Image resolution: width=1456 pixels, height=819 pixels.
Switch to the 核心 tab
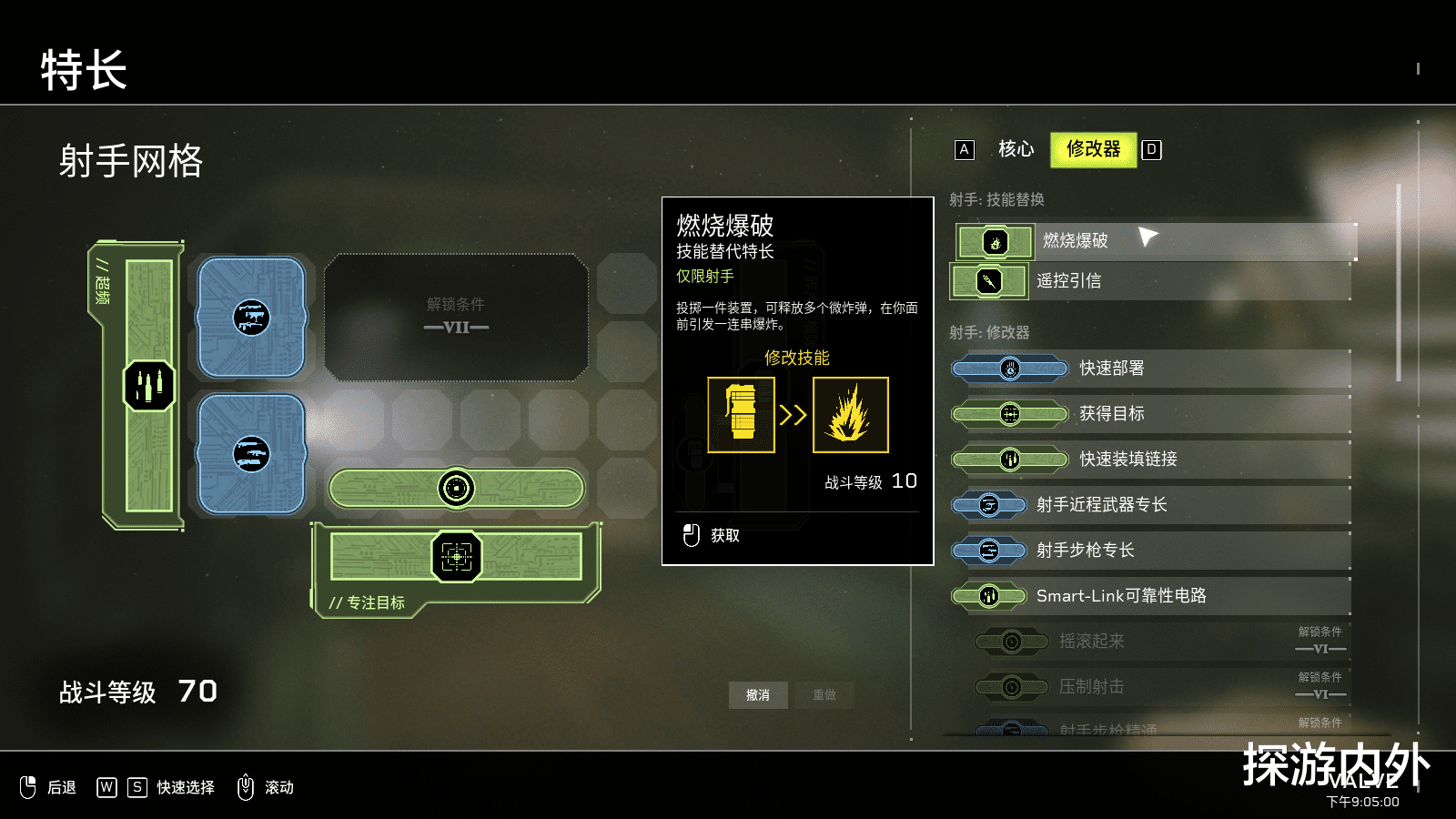[x=1016, y=149]
